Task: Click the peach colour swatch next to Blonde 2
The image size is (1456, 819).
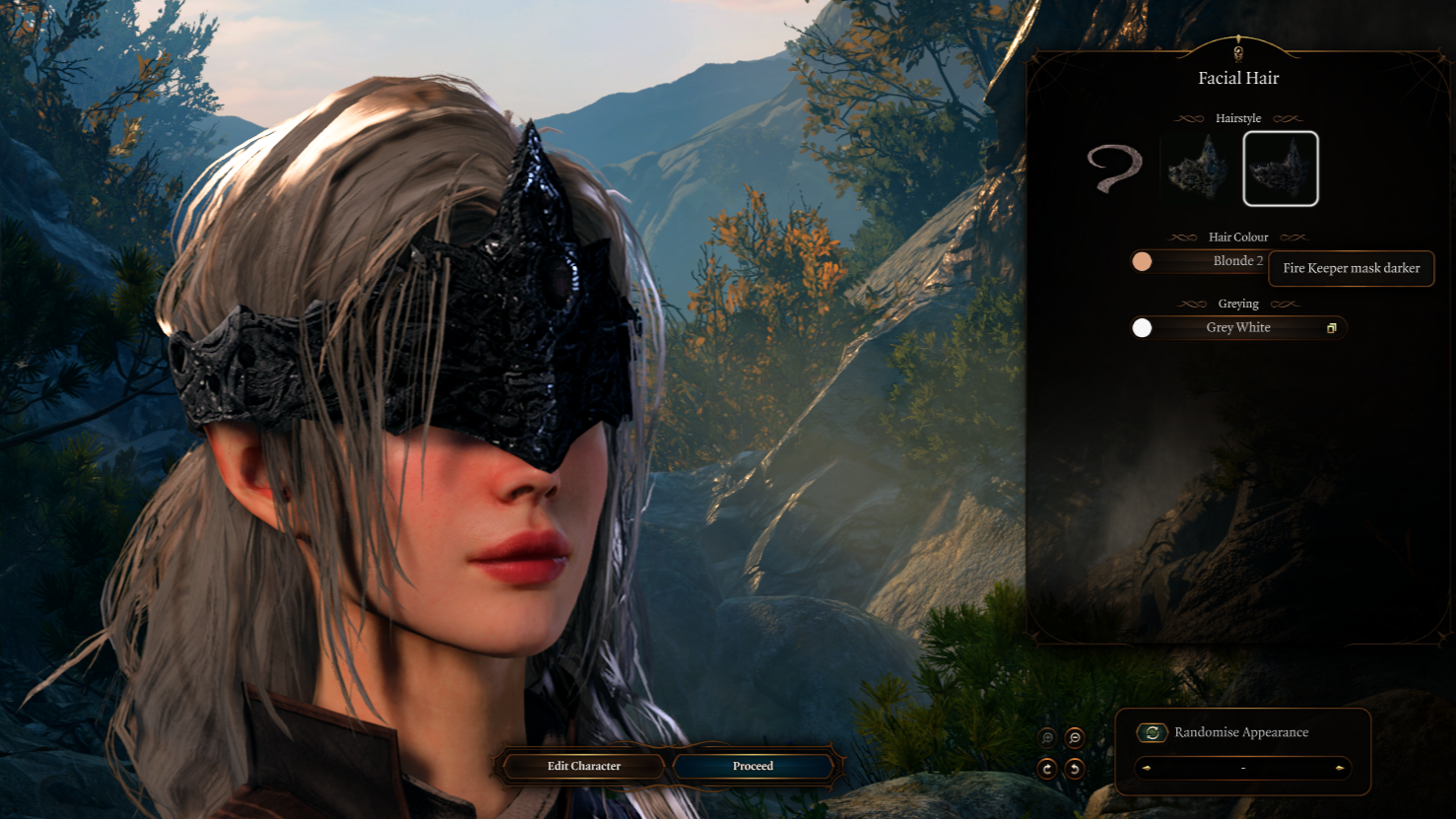Action: 1142,261
